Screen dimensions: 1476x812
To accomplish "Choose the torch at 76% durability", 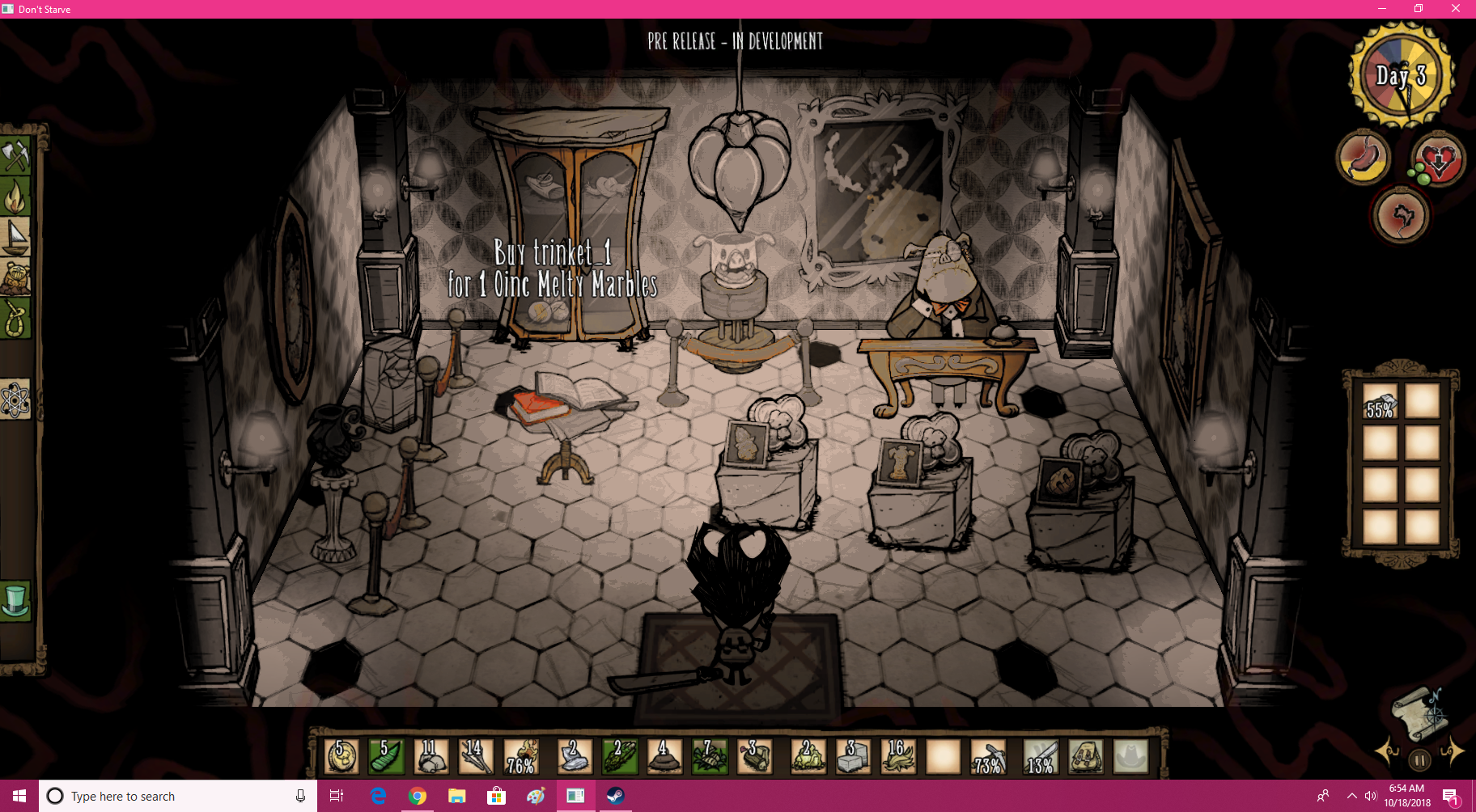I will point(521,757).
